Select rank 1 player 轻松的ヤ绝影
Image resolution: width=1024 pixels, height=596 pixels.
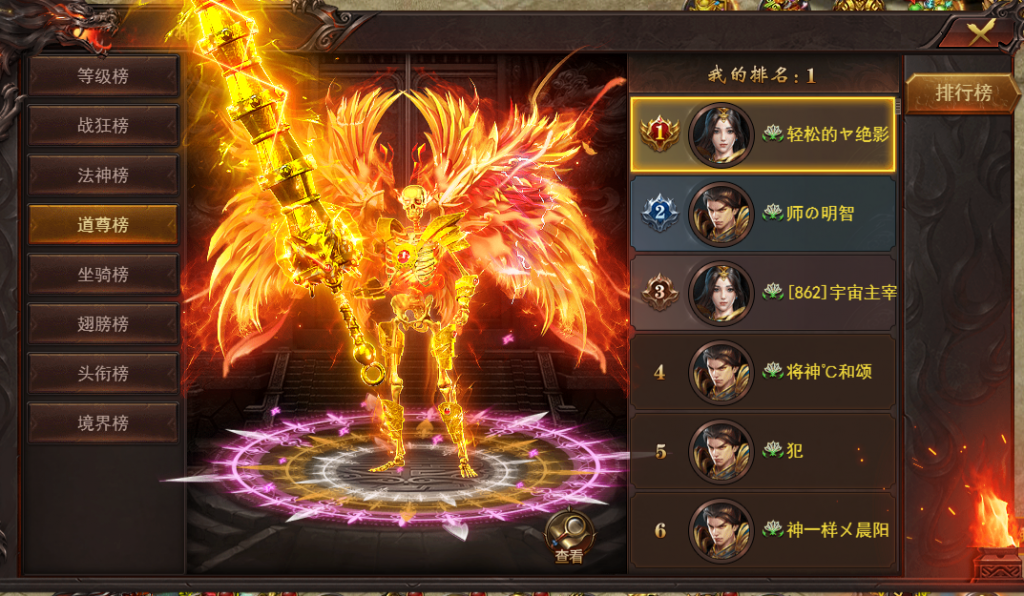(763, 135)
